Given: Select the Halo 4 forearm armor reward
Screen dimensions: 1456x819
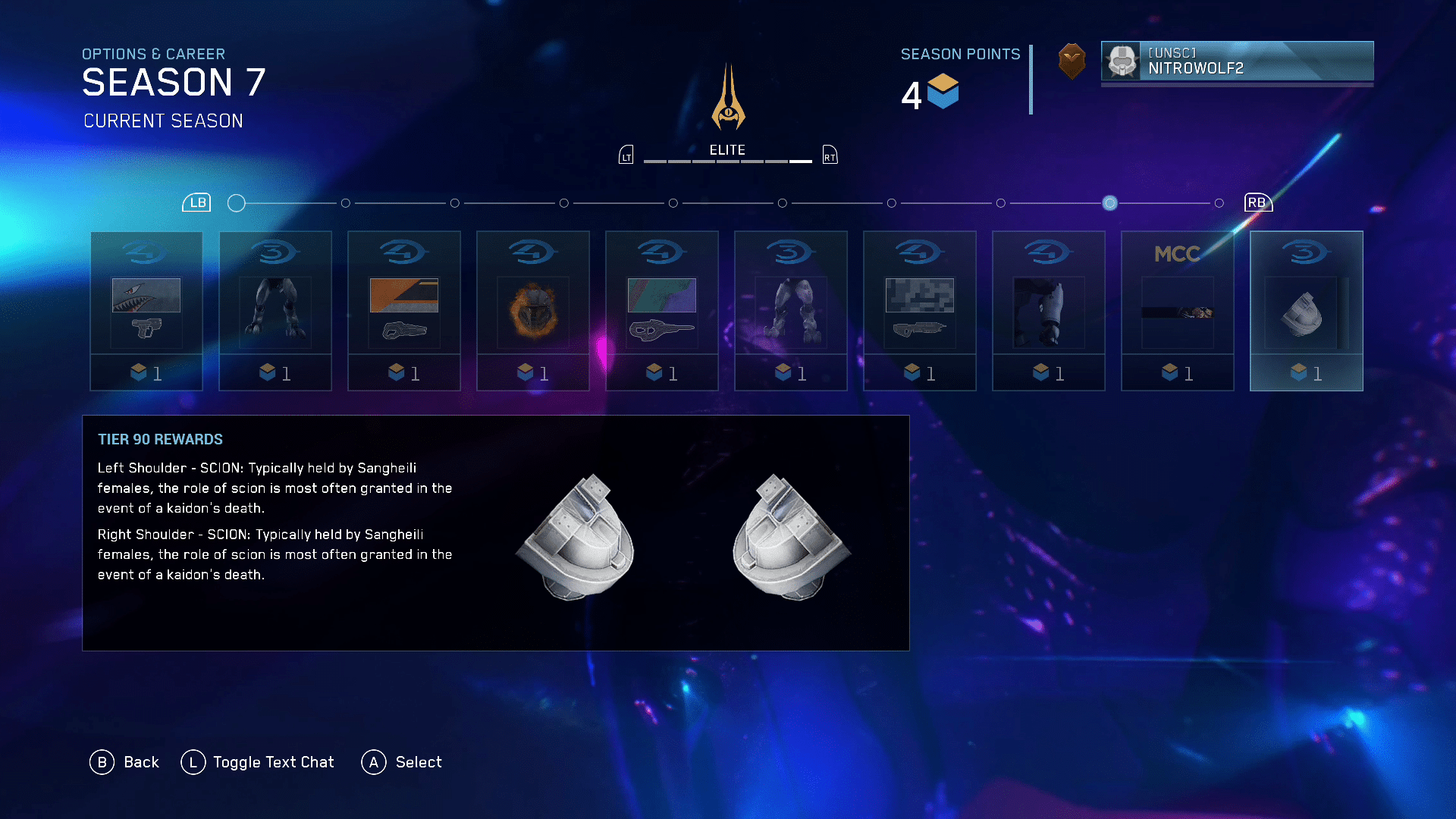Looking at the screenshot, I should 1049,311.
